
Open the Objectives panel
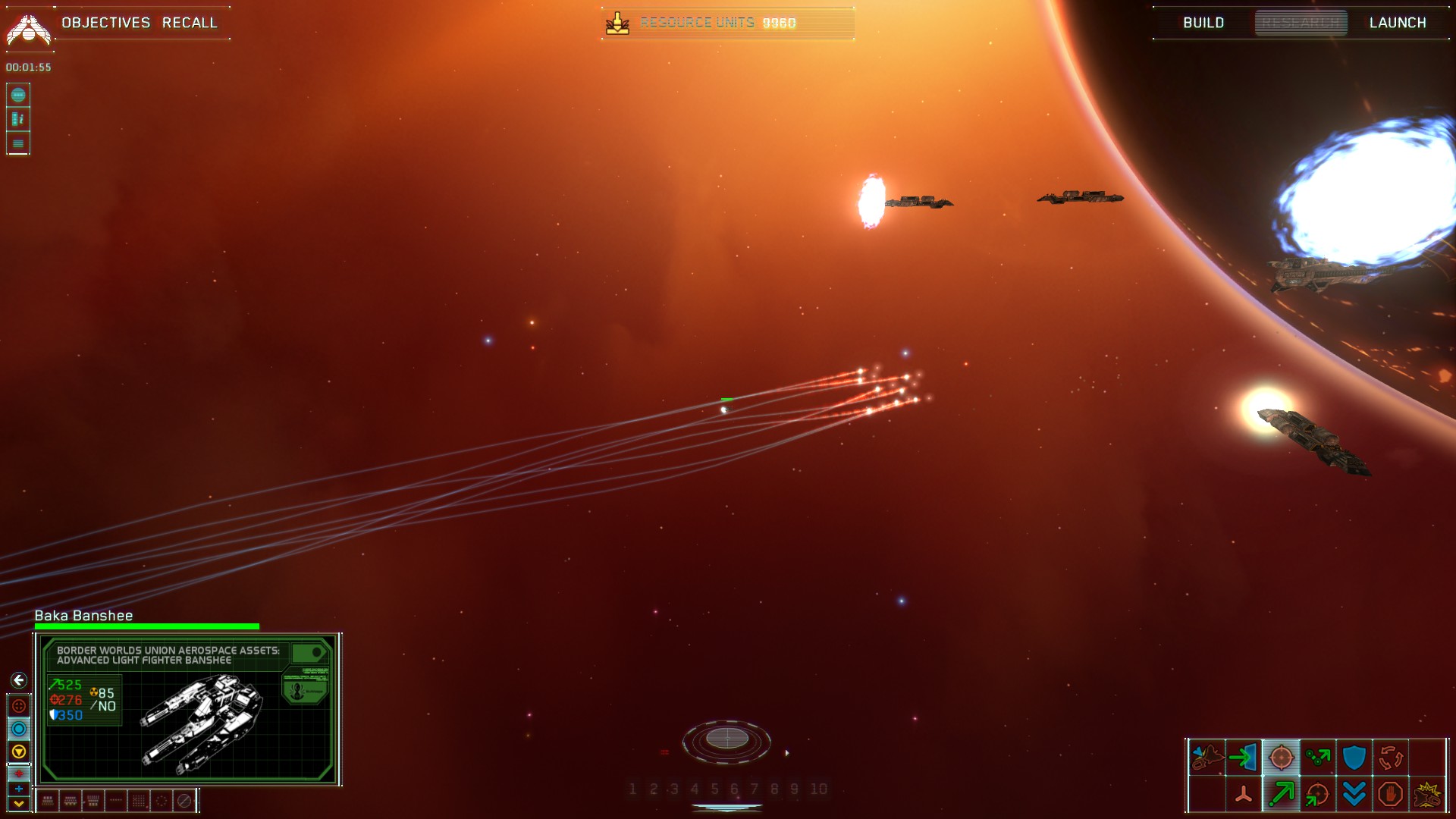pos(106,23)
